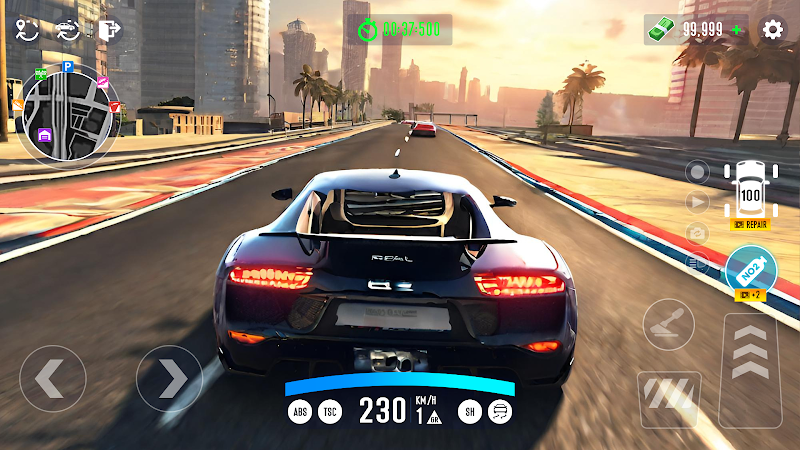
Task: Open the settings gear menu
Action: [x=772, y=29]
